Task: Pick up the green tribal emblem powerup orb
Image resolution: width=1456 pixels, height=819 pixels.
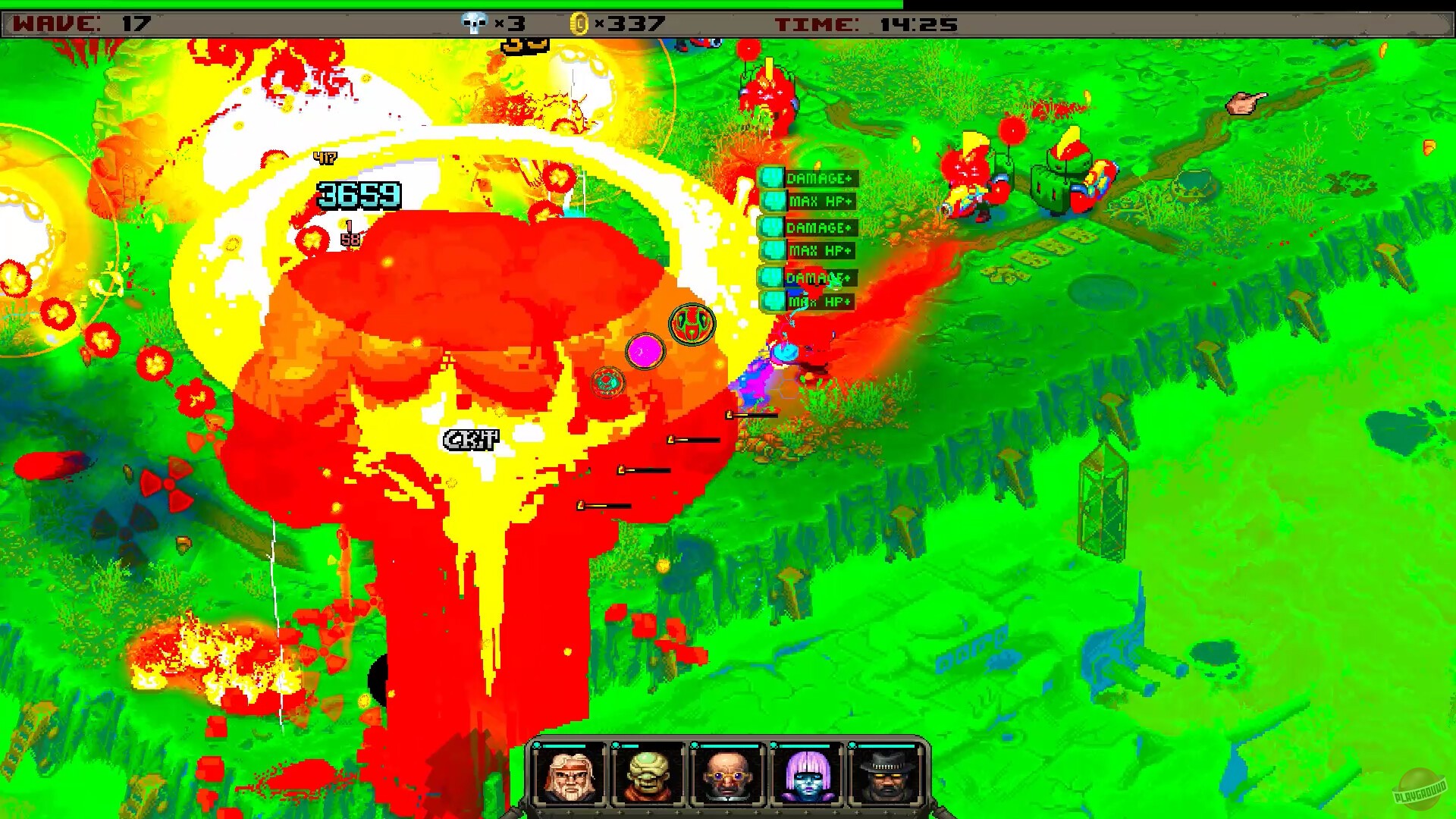Action: tap(690, 325)
